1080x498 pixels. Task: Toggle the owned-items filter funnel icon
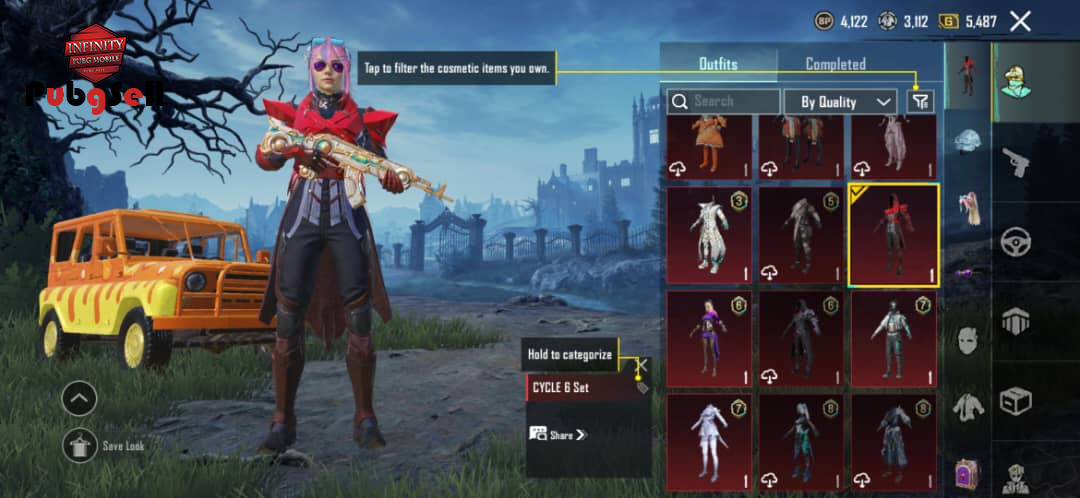919,101
